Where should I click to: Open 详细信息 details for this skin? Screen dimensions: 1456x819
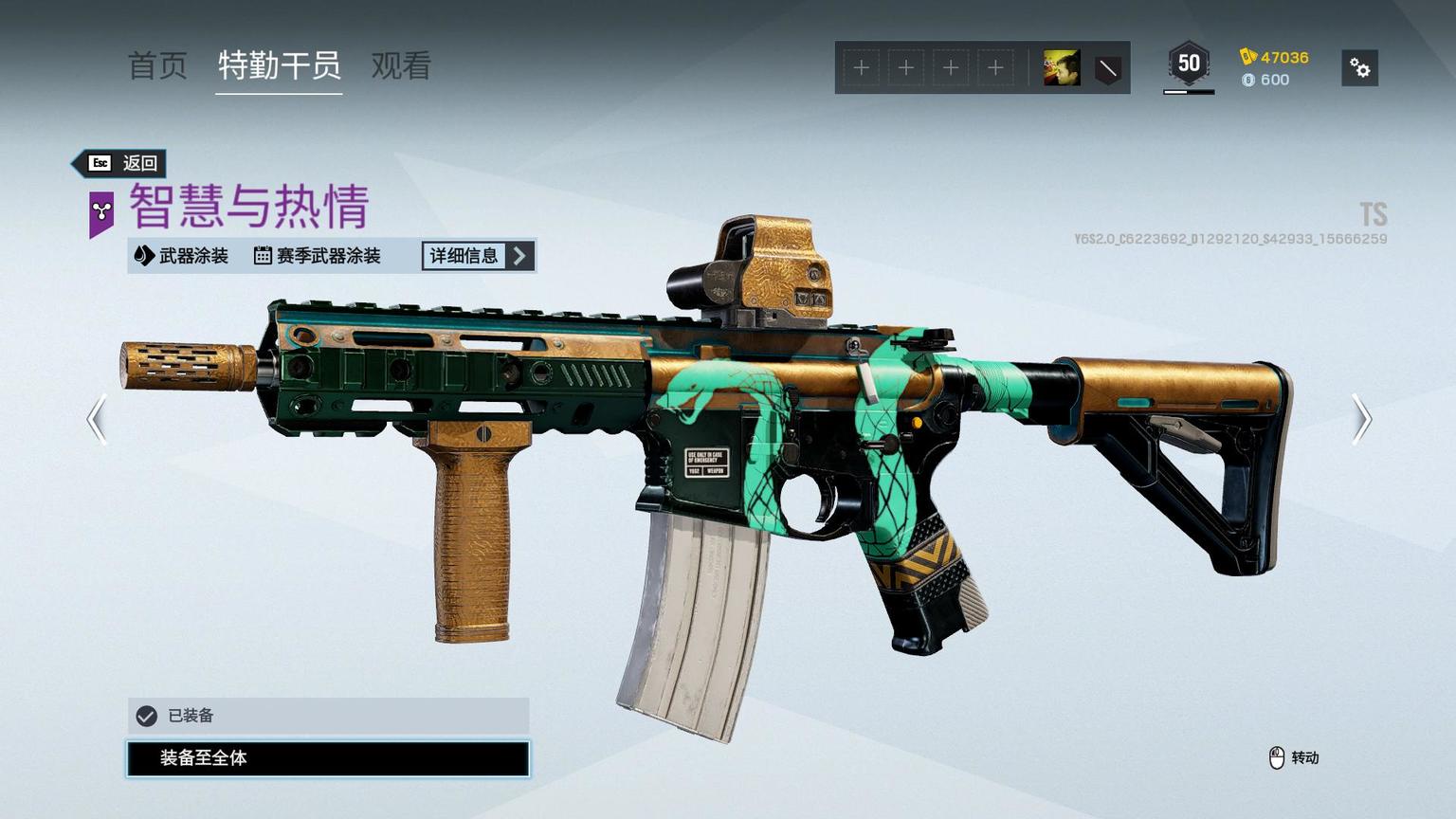coord(478,256)
